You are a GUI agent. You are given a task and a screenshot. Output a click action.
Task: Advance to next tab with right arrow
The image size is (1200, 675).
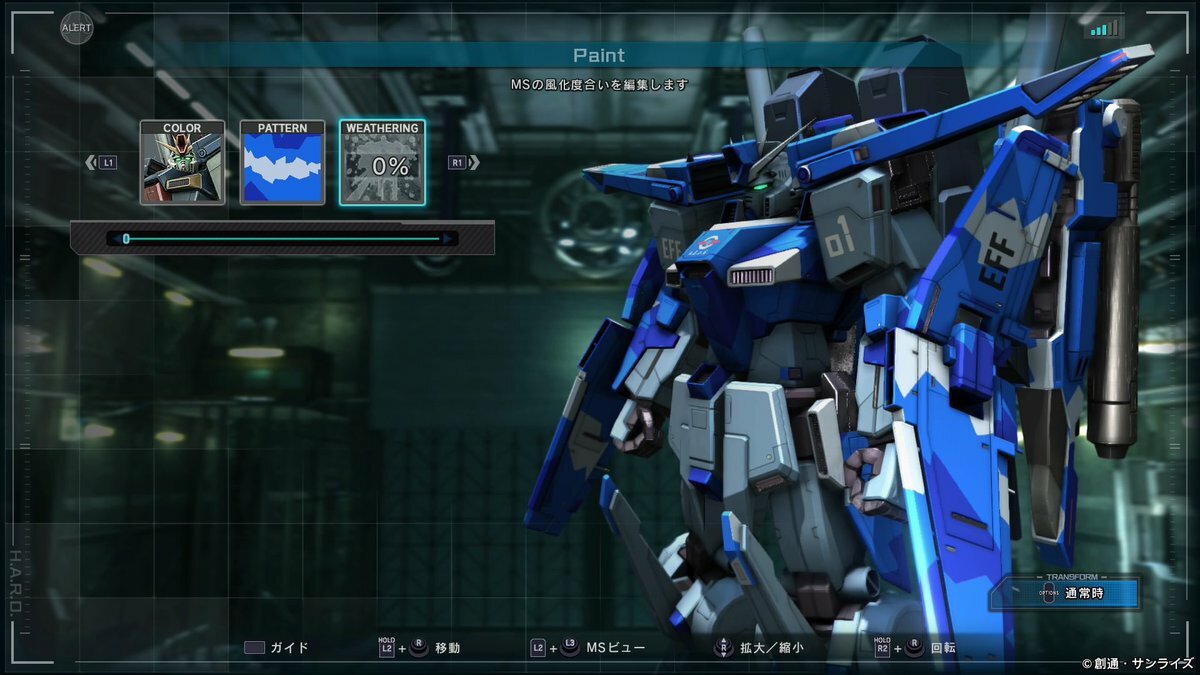tap(473, 162)
